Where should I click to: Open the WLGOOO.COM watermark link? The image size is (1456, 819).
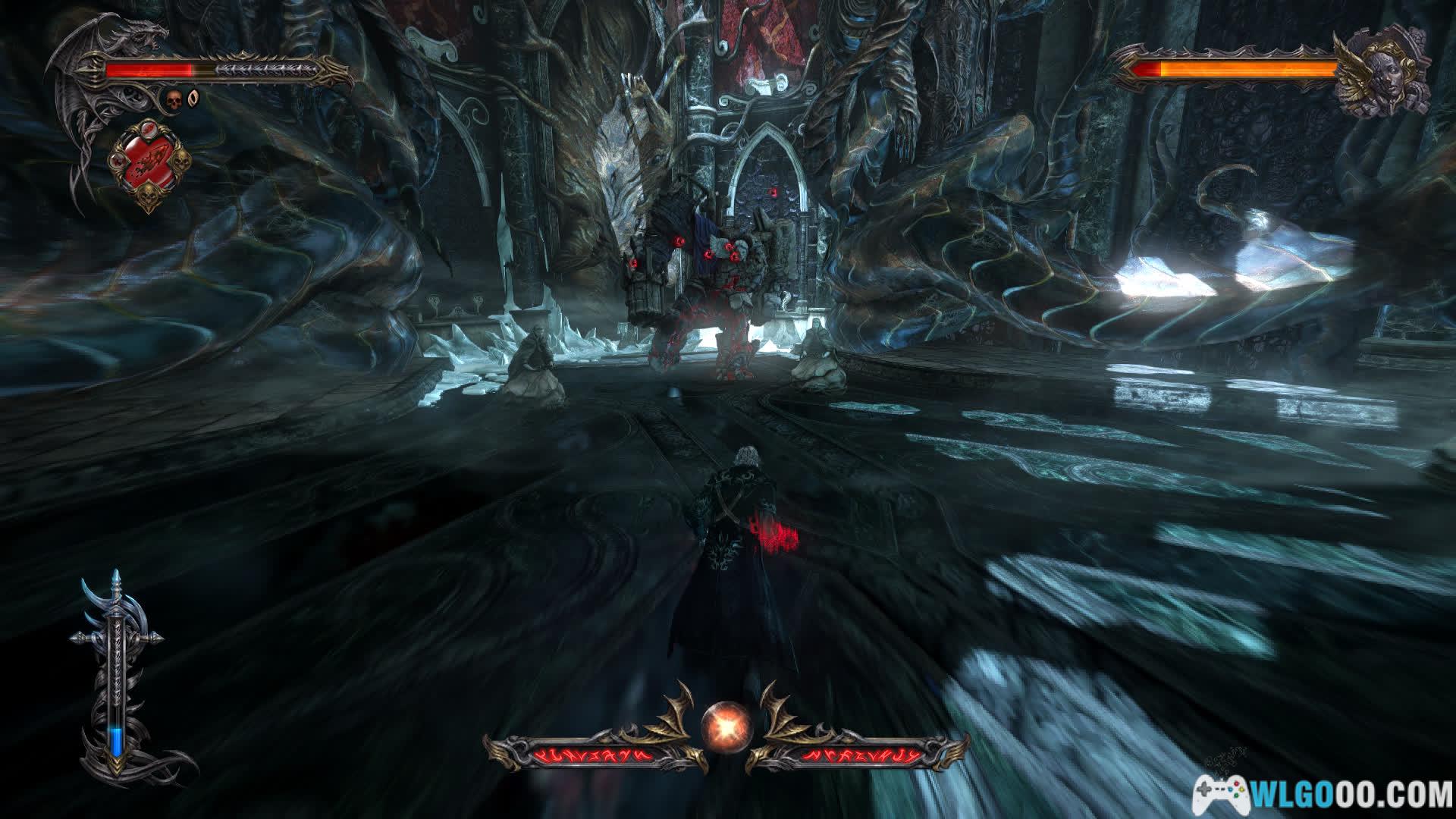pos(1322,794)
